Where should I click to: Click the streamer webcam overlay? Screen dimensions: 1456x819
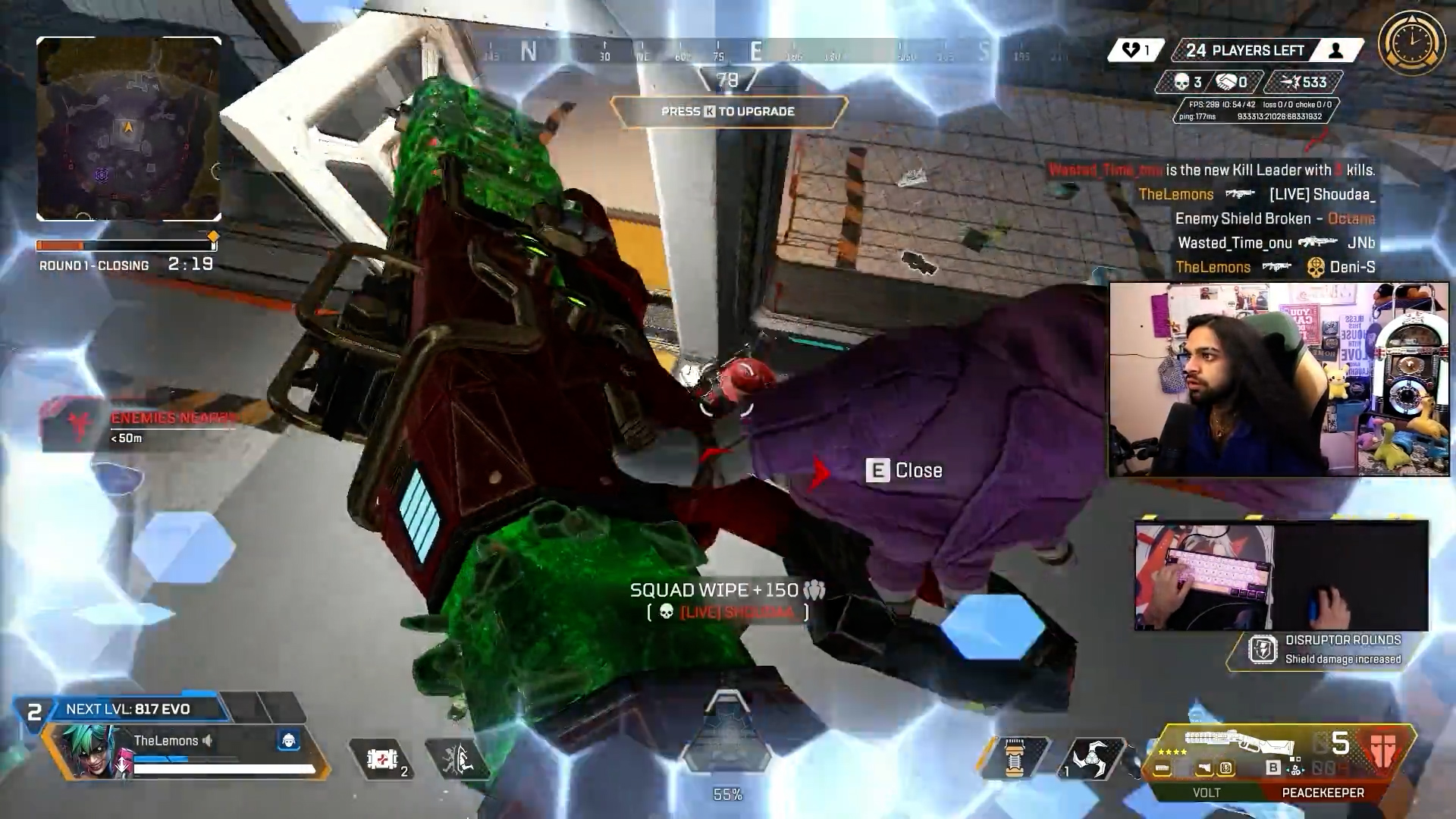click(1279, 379)
